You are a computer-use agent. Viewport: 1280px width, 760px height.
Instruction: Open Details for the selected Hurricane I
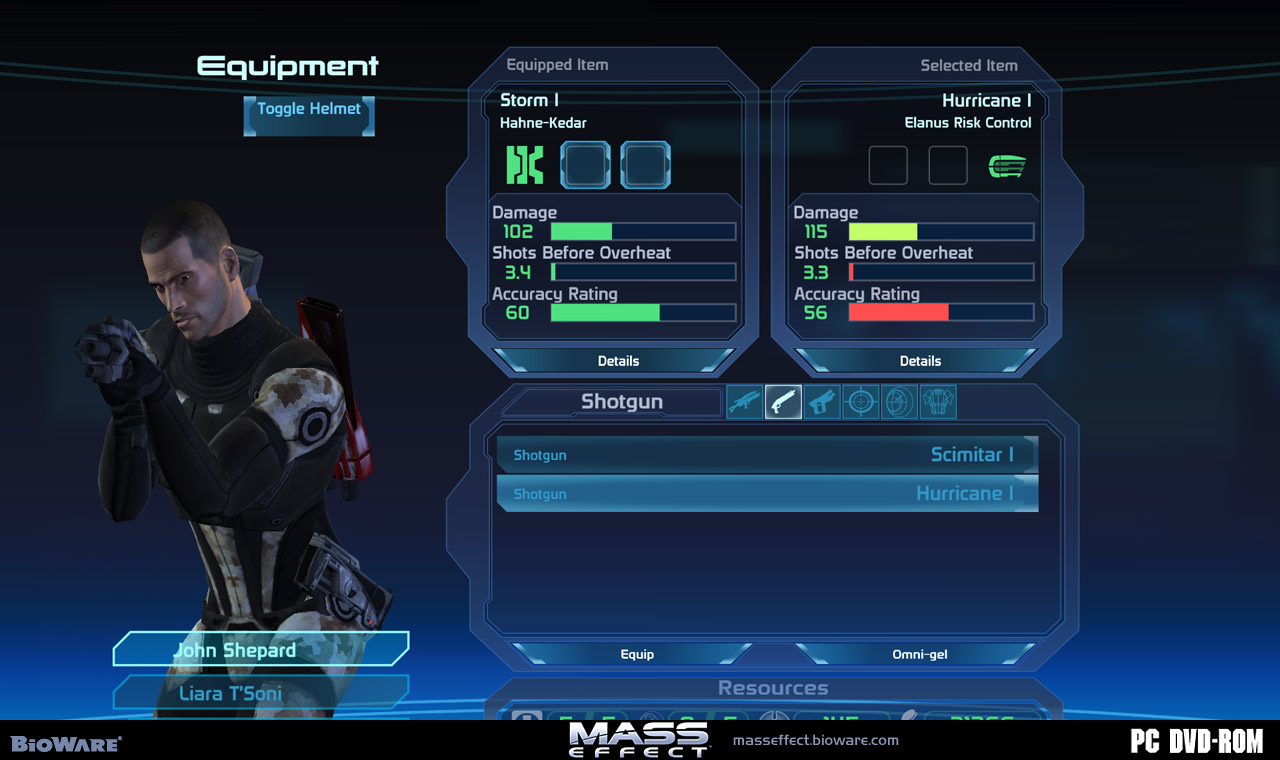920,361
